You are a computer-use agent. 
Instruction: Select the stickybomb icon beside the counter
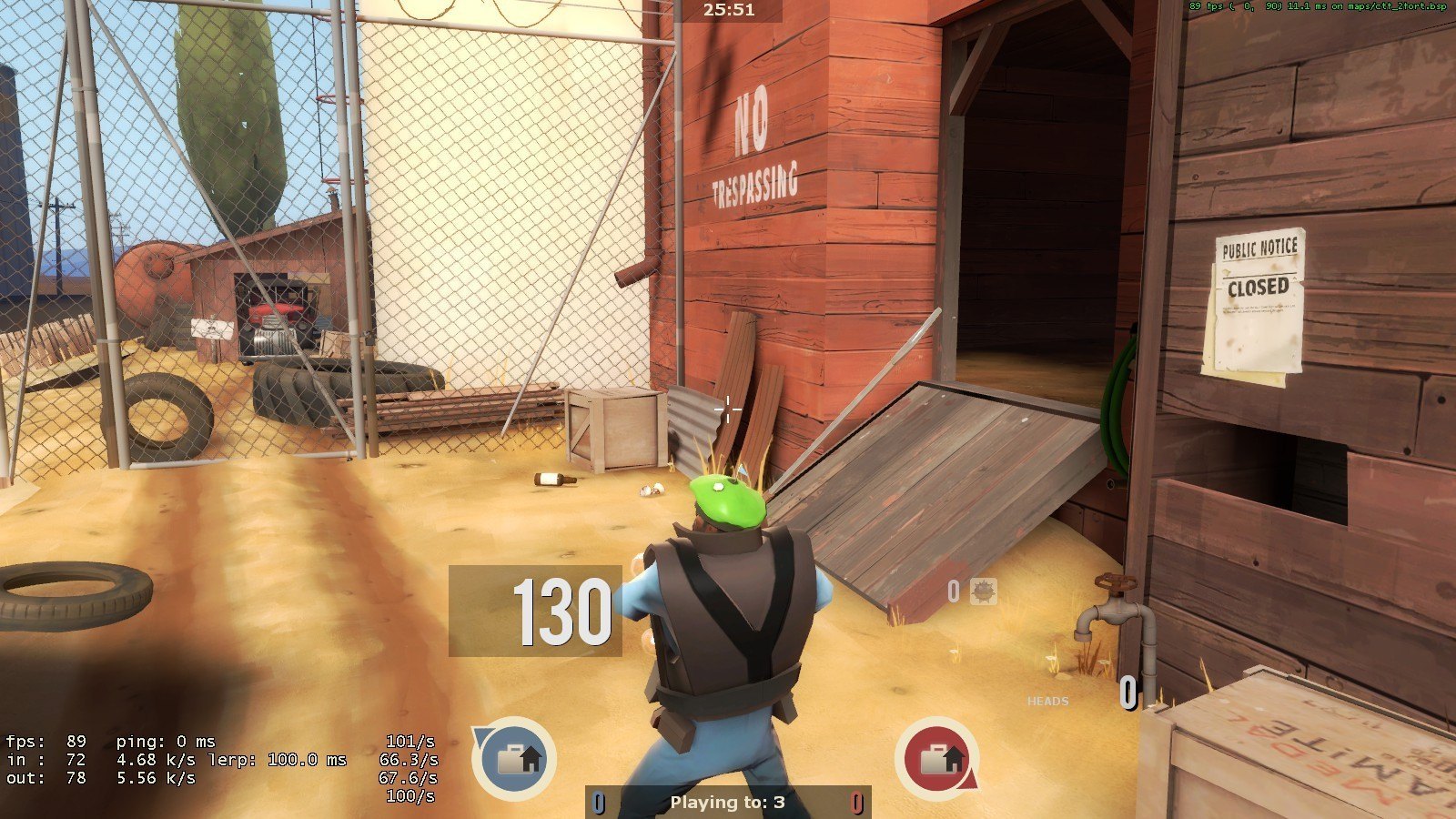pyautogui.click(x=983, y=591)
